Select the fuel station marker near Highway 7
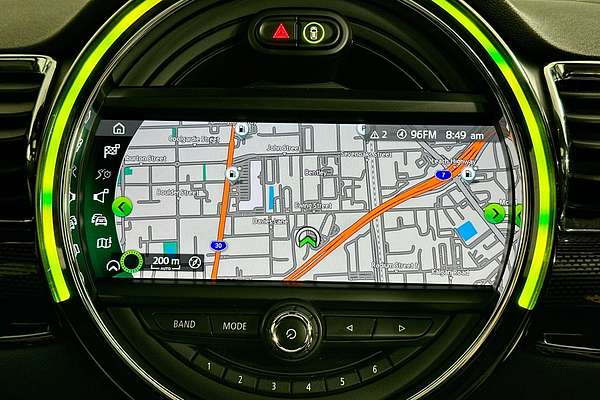Viewport: 600px width, 400px height. [468, 173]
